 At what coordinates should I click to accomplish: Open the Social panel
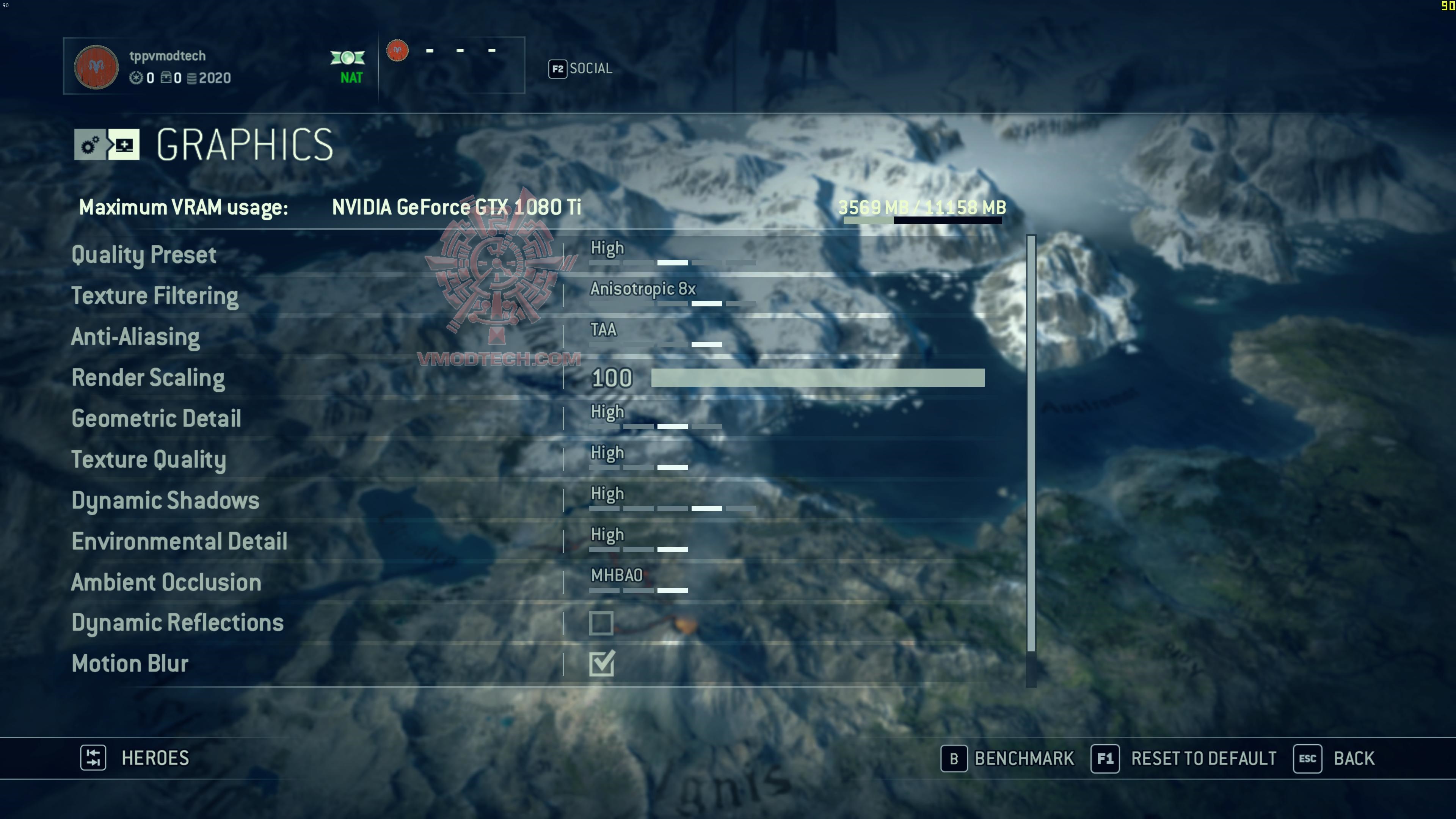tap(581, 68)
